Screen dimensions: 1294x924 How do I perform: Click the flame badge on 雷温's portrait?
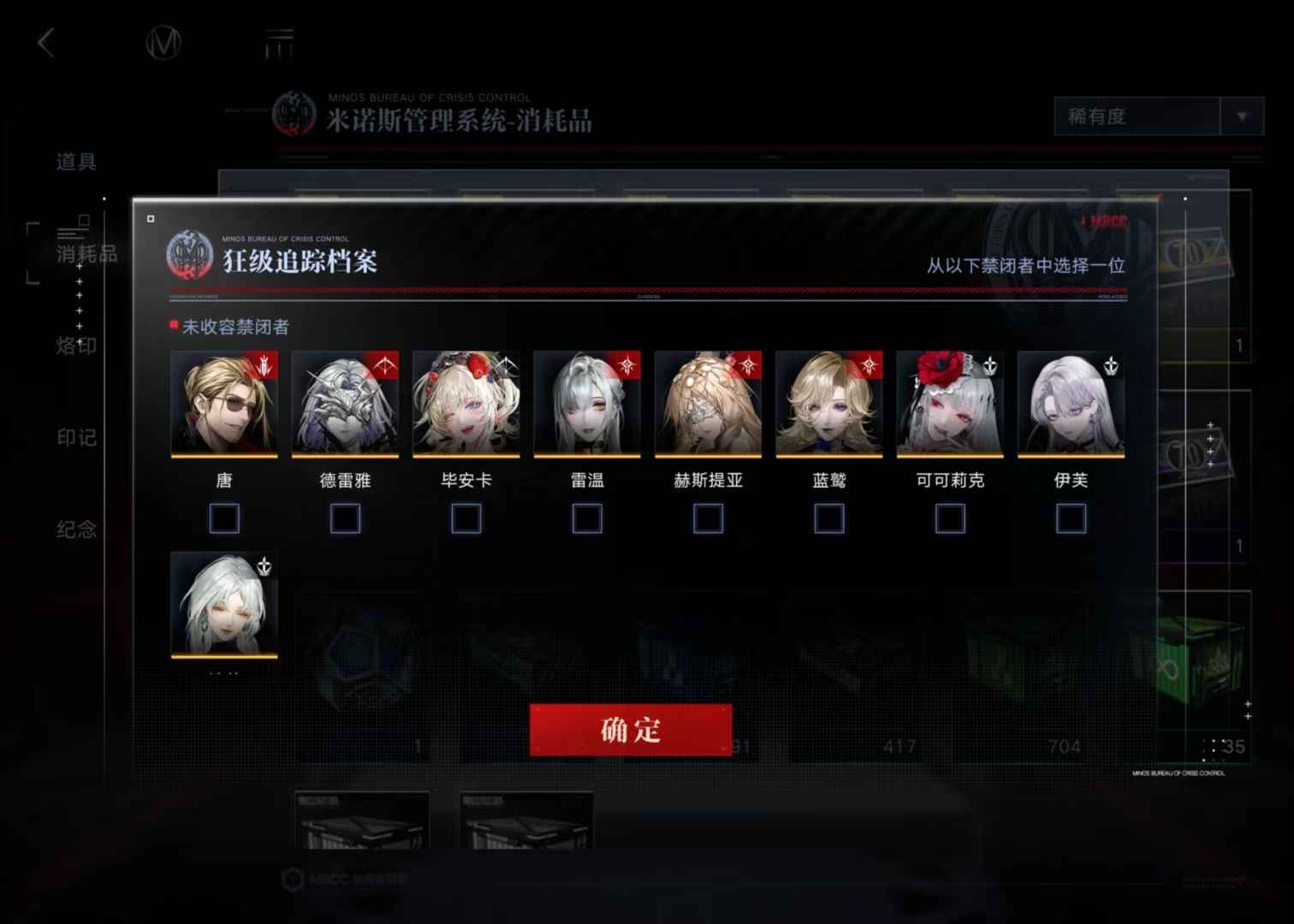pyautogui.click(x=626, y=366)
